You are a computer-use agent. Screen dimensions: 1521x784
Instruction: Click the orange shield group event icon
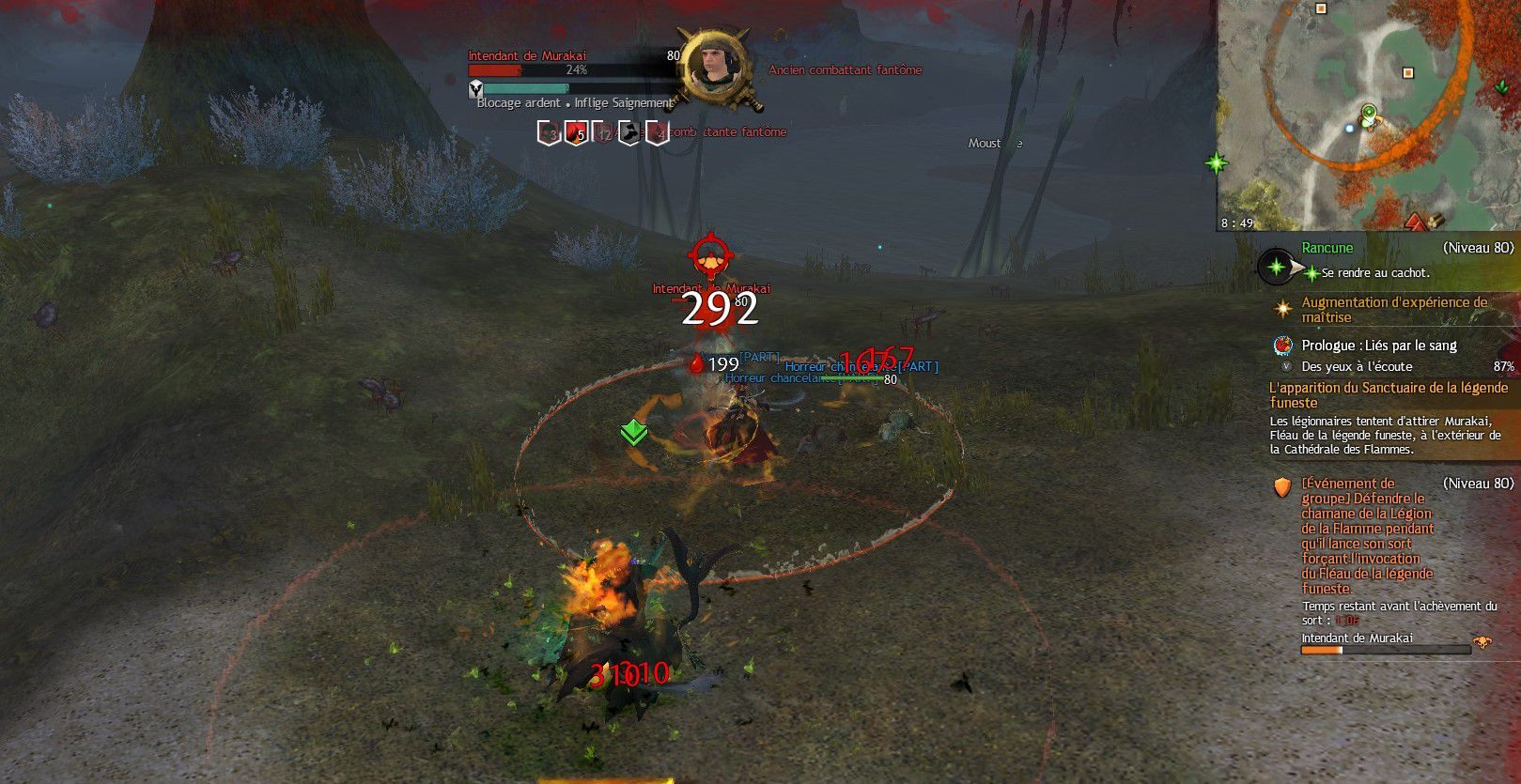click(1281, 487)
